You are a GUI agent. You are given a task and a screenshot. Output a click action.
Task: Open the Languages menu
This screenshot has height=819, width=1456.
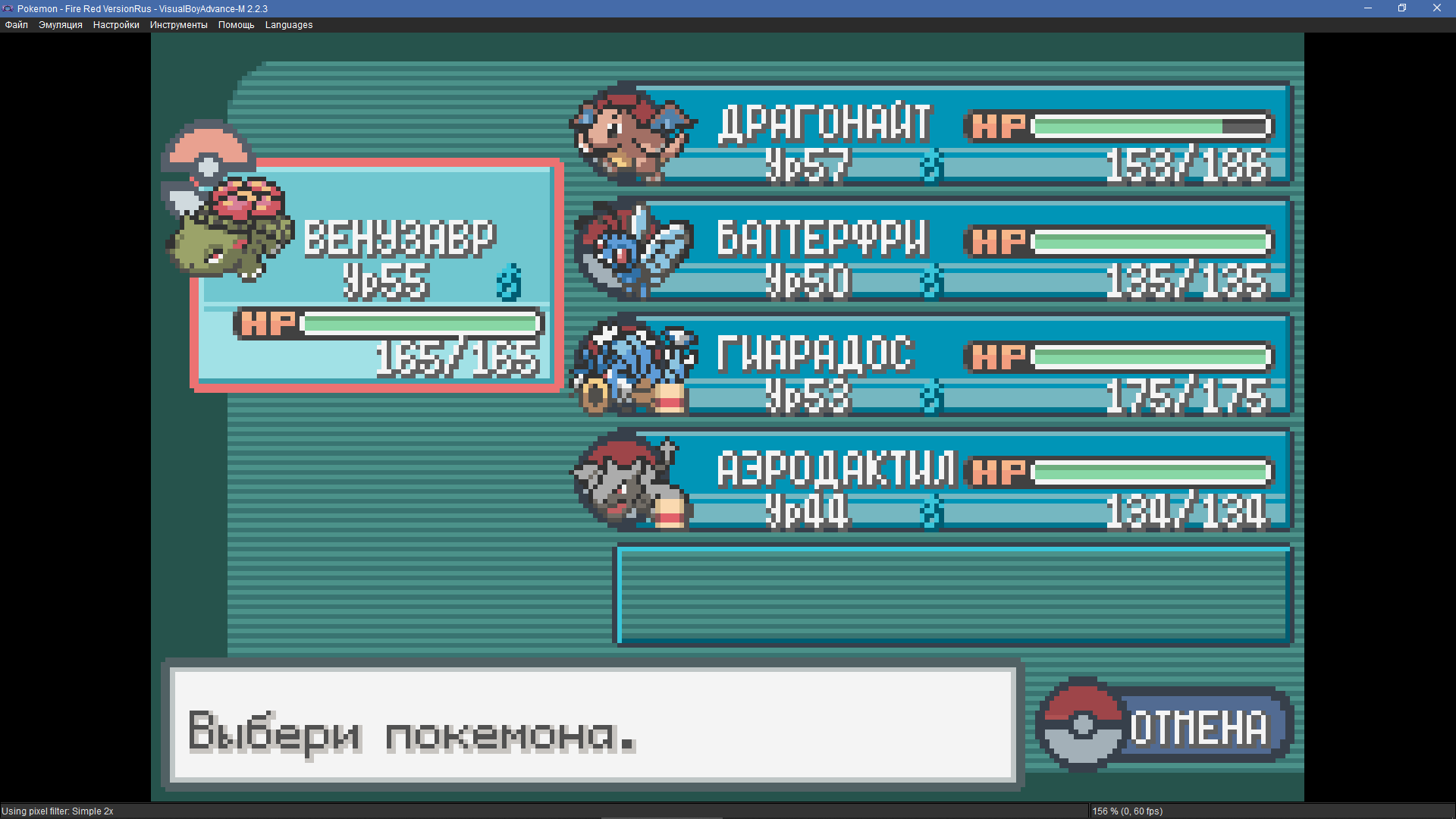tap(289, 25)
